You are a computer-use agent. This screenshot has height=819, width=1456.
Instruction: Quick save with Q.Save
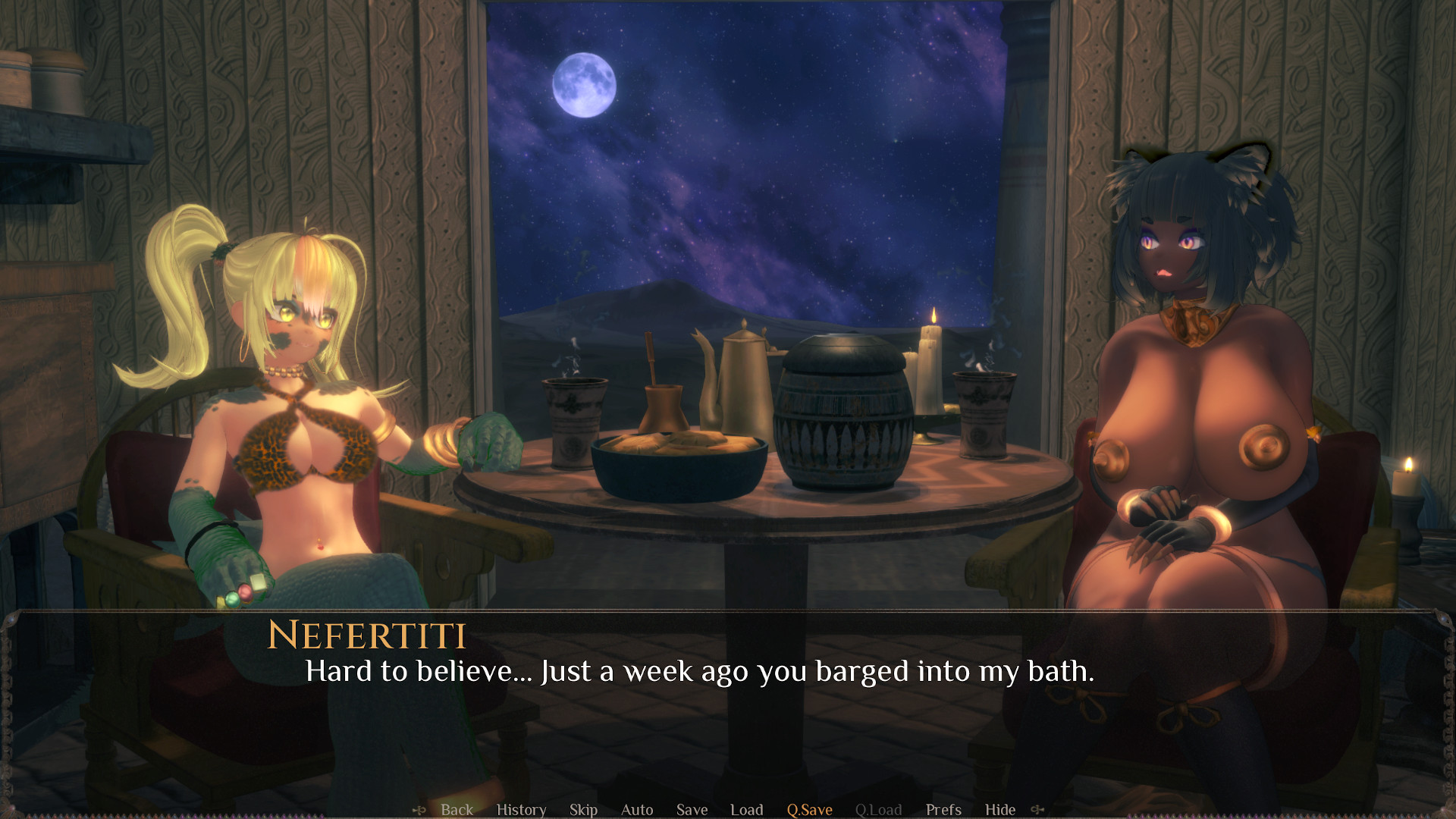click(809, 809)
